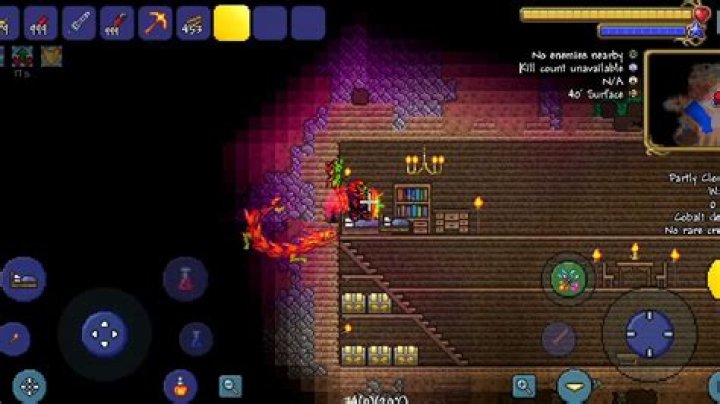Click the zoom-in magnifier button
720x404 pixels.
(524, 385)
